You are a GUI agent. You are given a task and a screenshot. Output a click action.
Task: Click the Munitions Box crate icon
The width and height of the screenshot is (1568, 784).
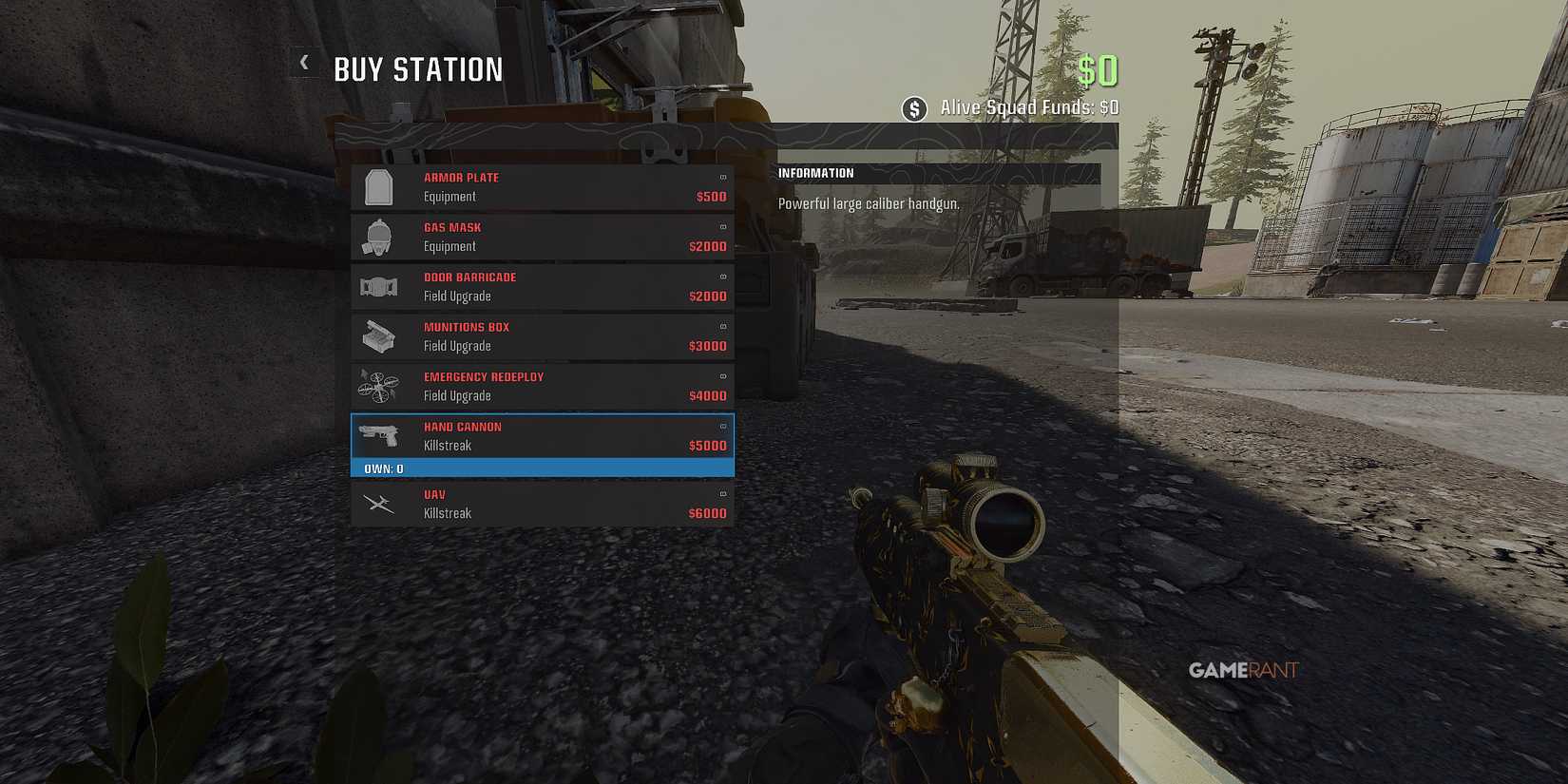pos(379,336)
